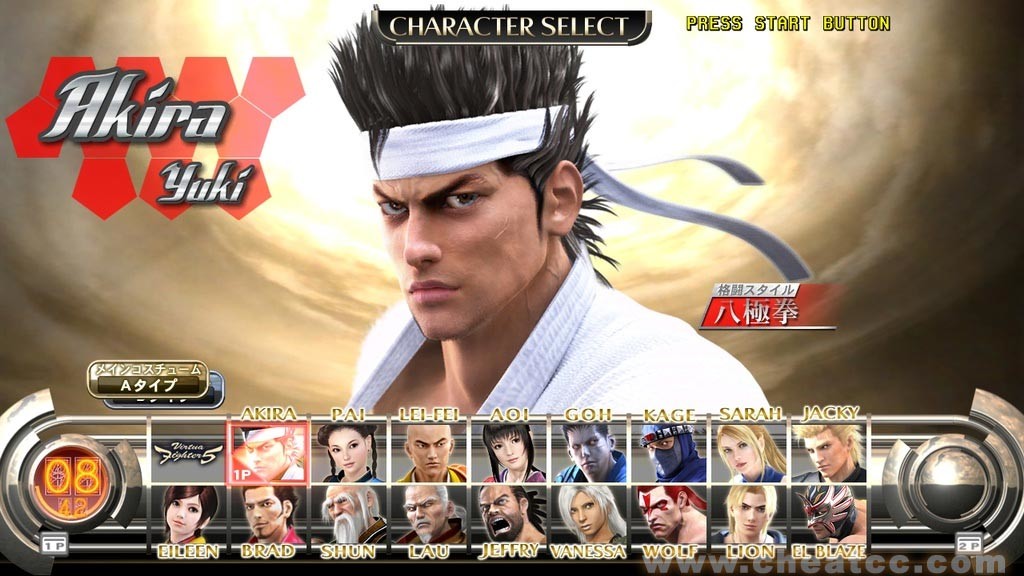Choose Brad from the roster
Viewport: 1024px width, 576px height.
(267, 514)
